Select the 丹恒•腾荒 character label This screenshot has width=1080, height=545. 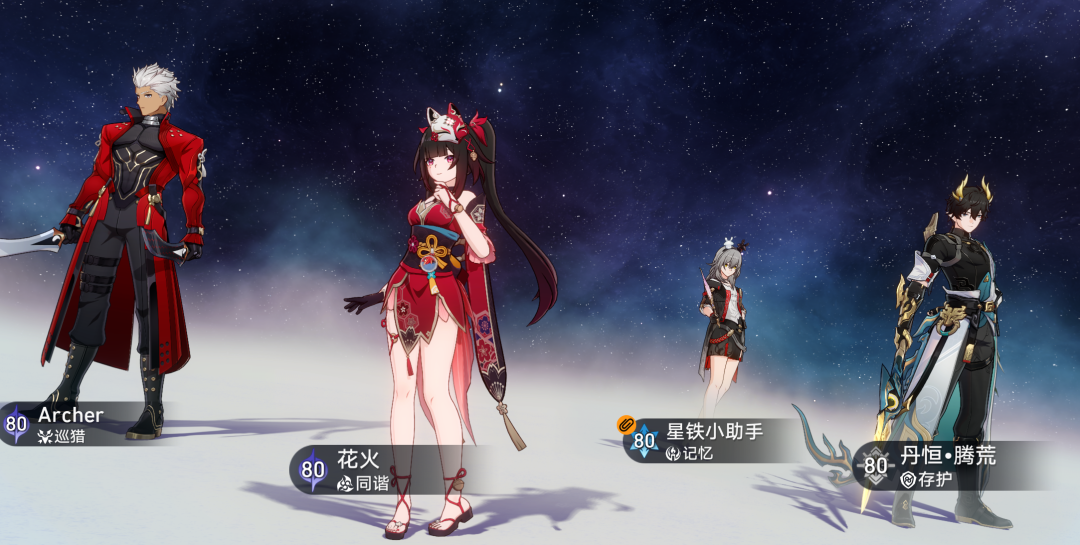(946, 466)
